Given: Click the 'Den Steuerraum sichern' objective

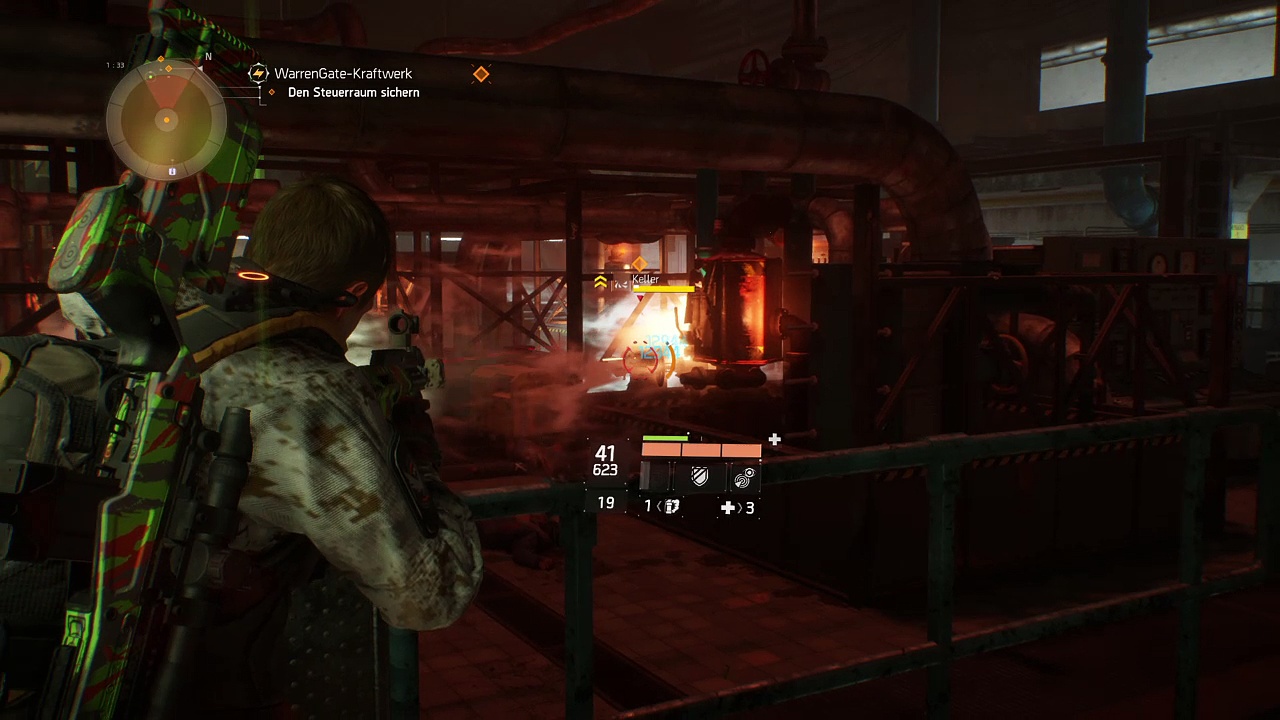Looking at the screenshot, I should coord(353,93).
